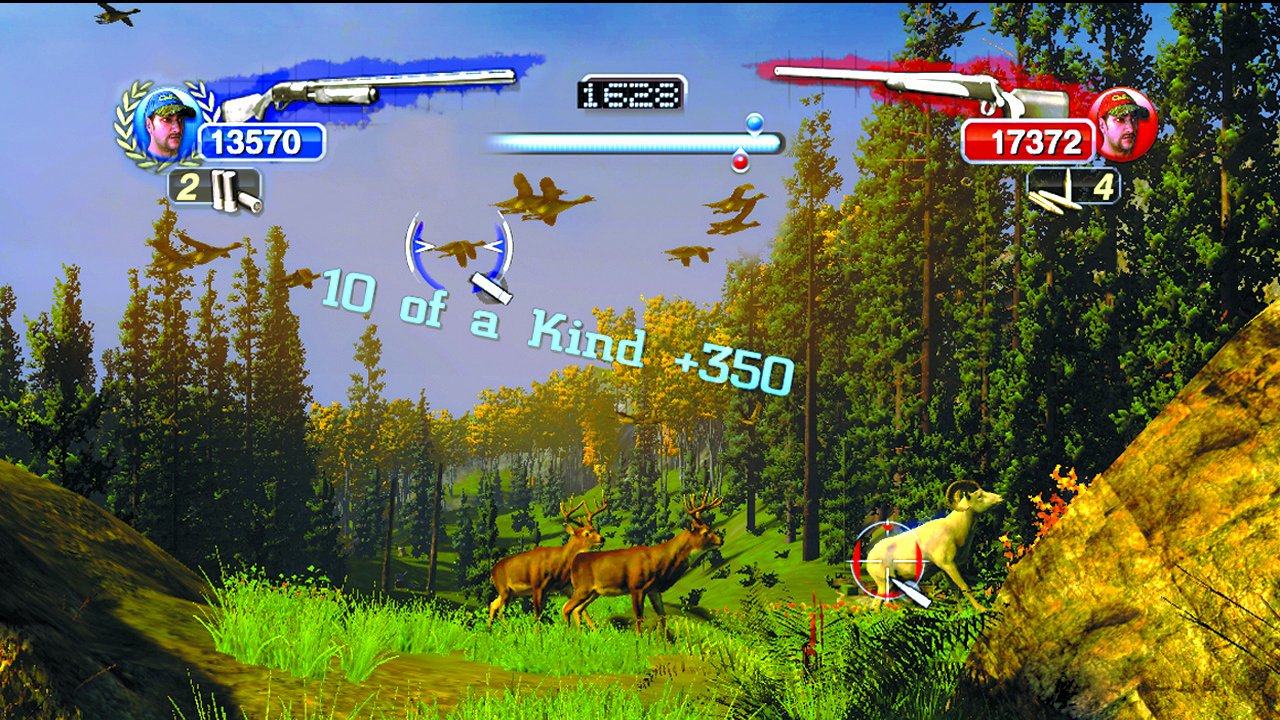Click the red score counter showing 17372

pos(1031,141)
